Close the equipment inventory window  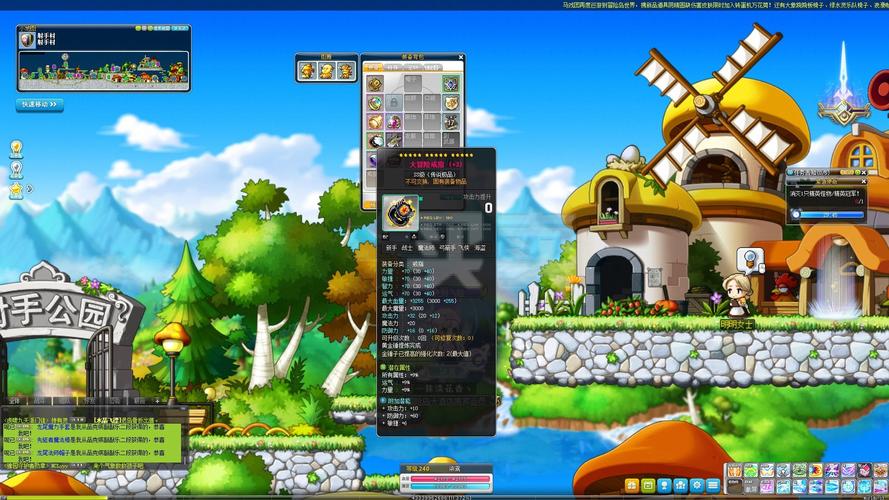coord(460,59)
